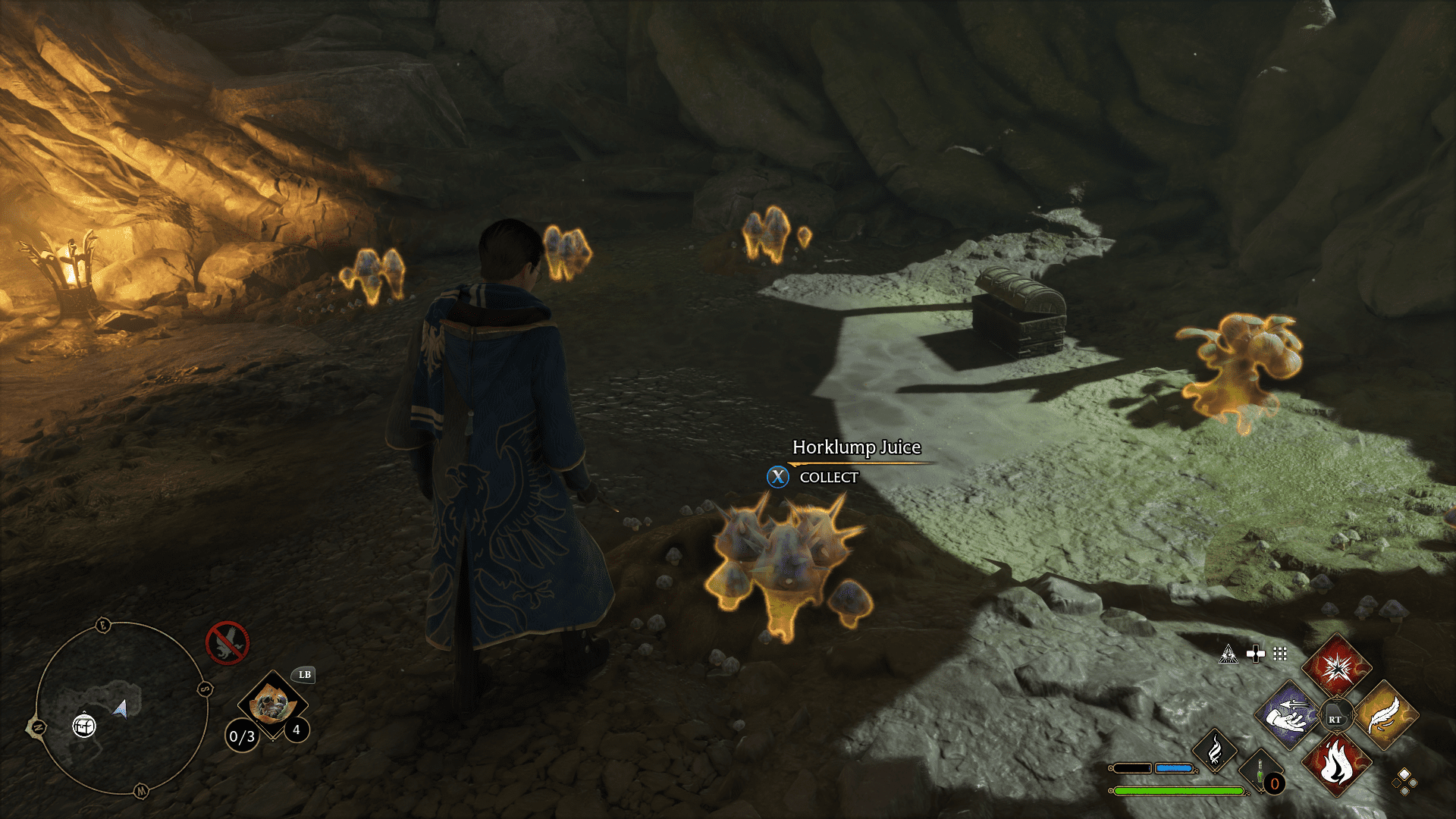Click the chest marker on the minimap
This screenshot has width=1456, height=819.
[83, 726]
